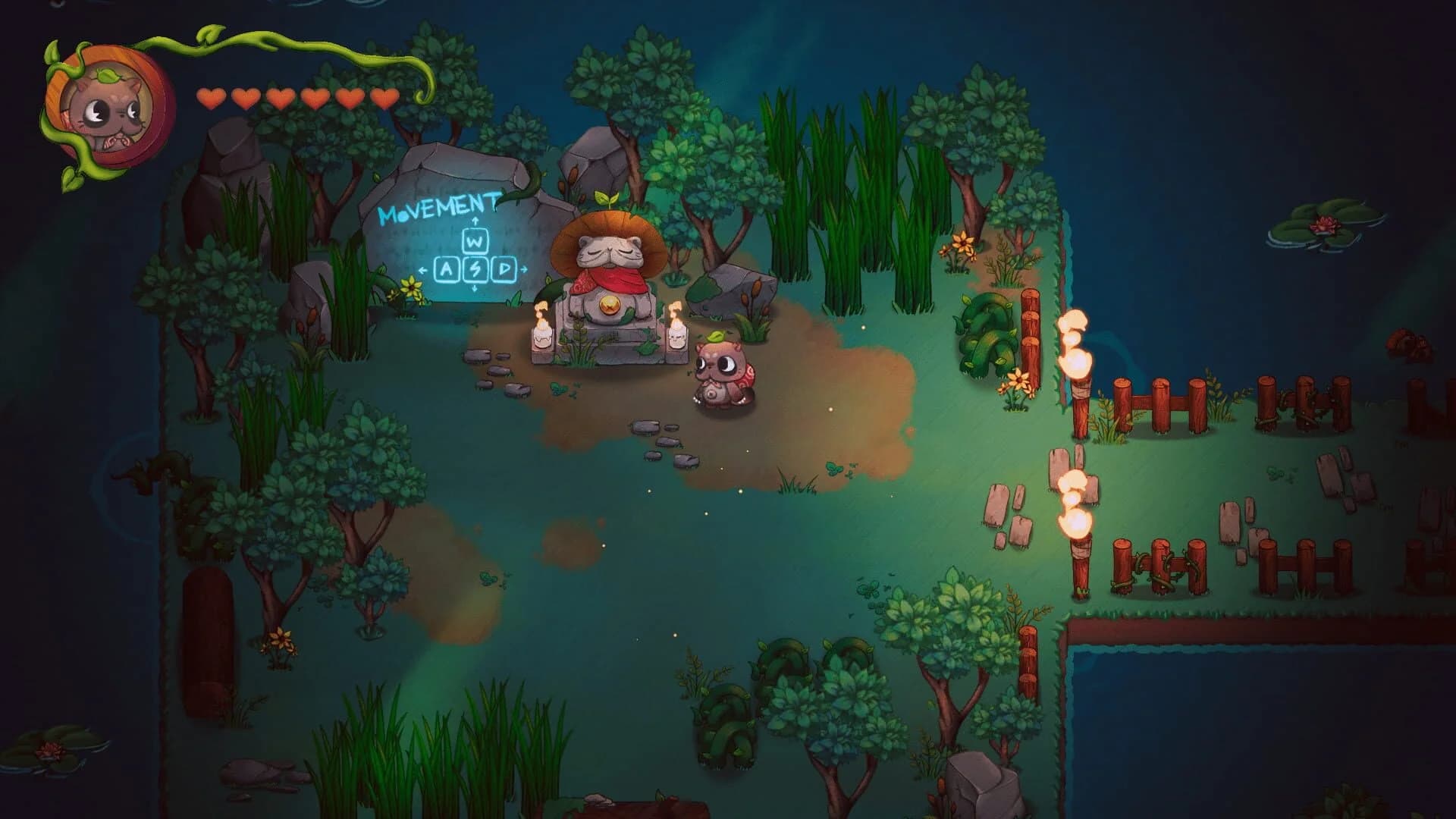
Task: Select the D key on the movement rock
Action: point(503,268)
